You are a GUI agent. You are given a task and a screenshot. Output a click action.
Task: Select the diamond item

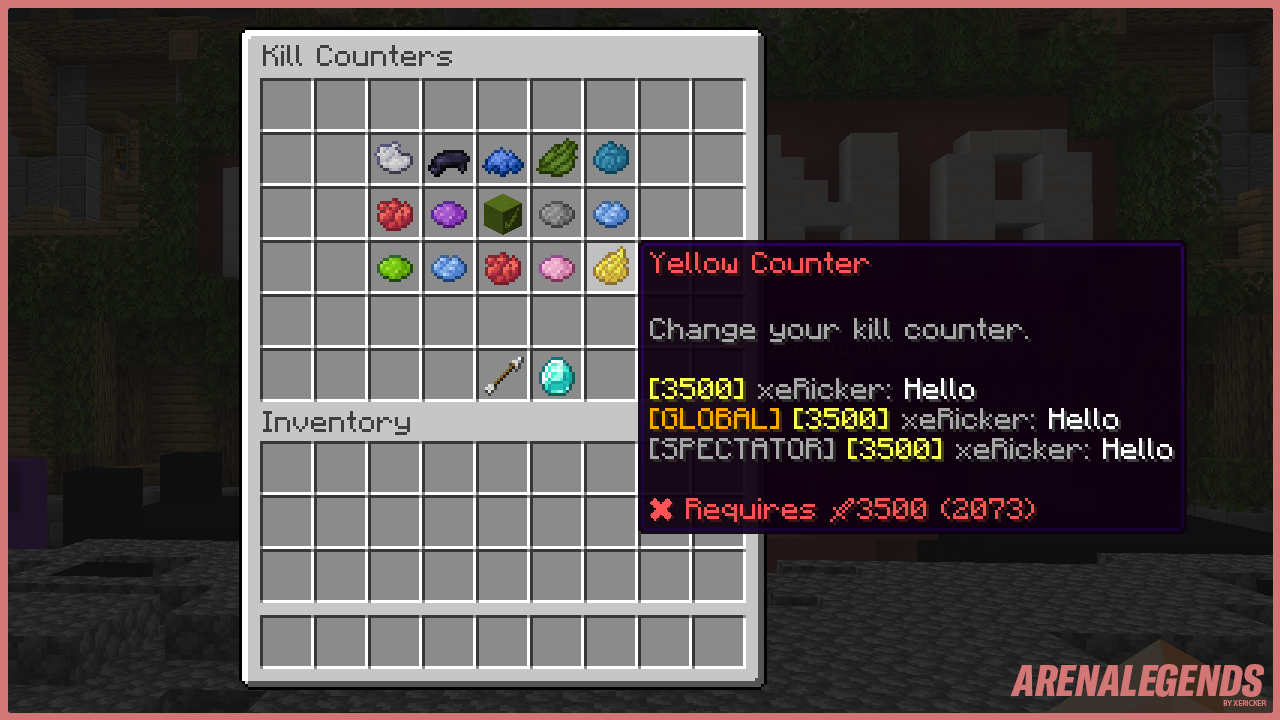556,375
